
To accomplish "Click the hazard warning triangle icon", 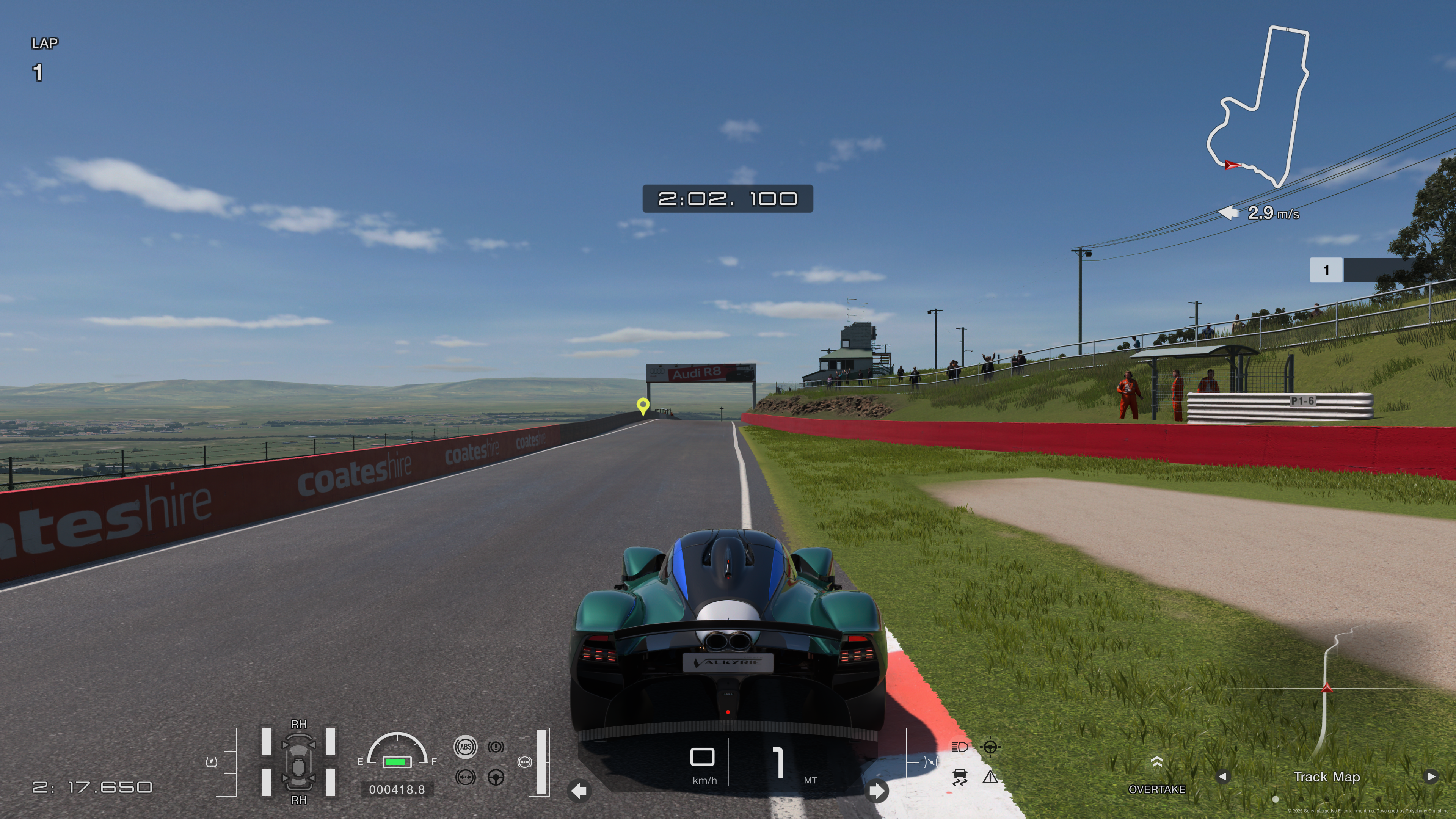I will tap(990, 778).
